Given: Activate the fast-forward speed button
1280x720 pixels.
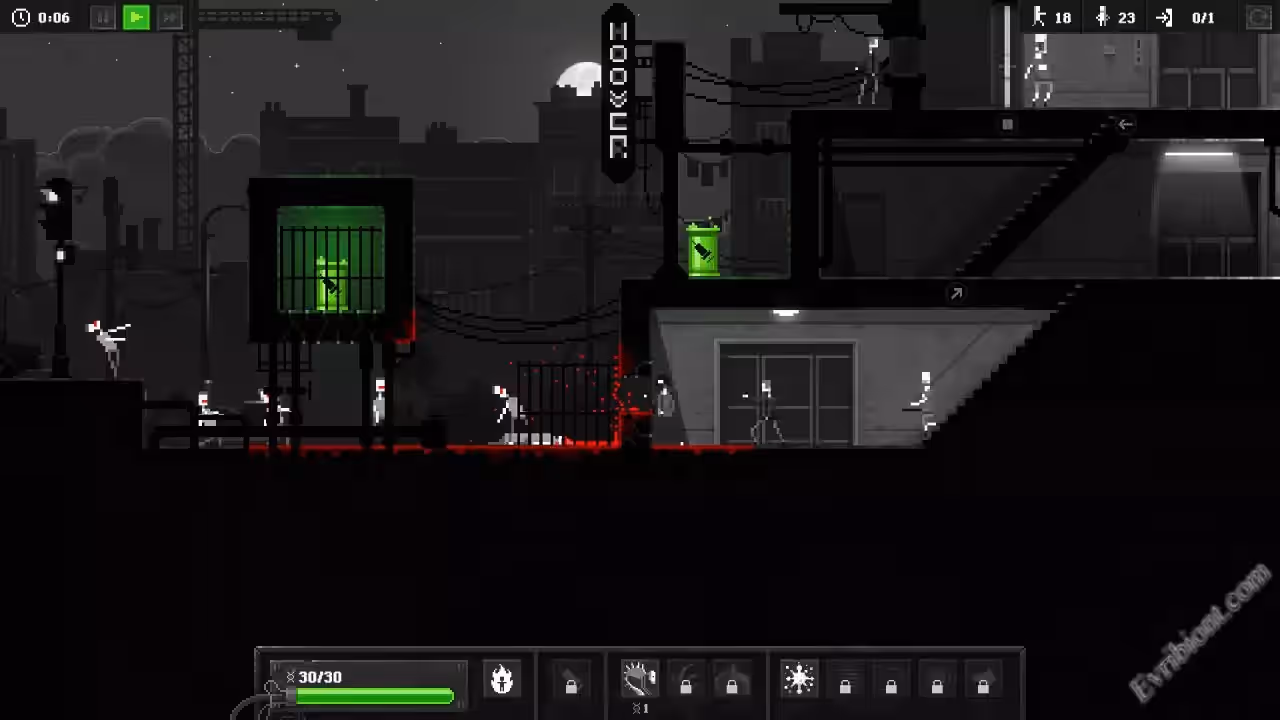Looking at the screenshot, I should point(171,17).
